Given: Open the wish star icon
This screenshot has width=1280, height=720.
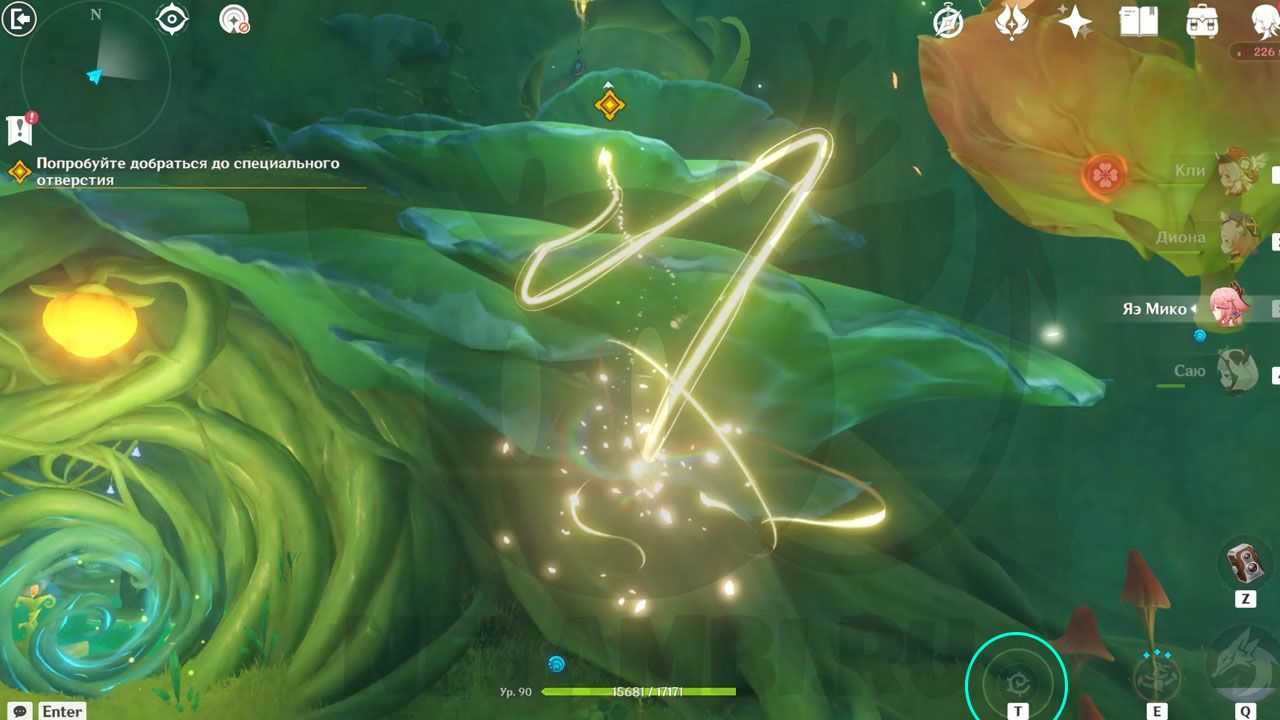Looking at the screenshot, I should tap(1075, 22).
